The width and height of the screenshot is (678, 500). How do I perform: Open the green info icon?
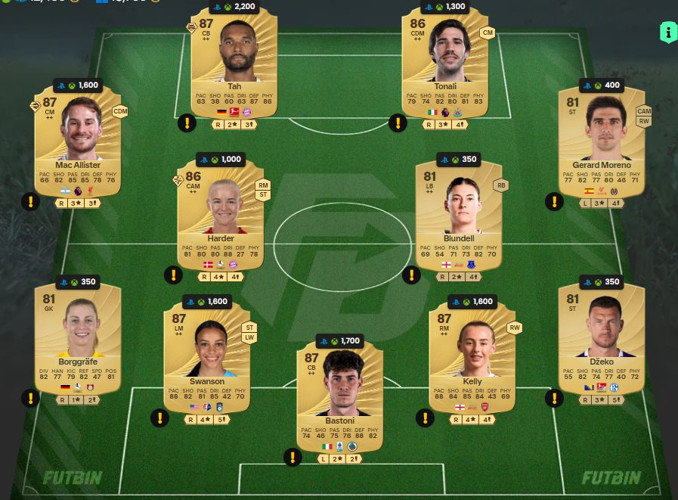668,32
